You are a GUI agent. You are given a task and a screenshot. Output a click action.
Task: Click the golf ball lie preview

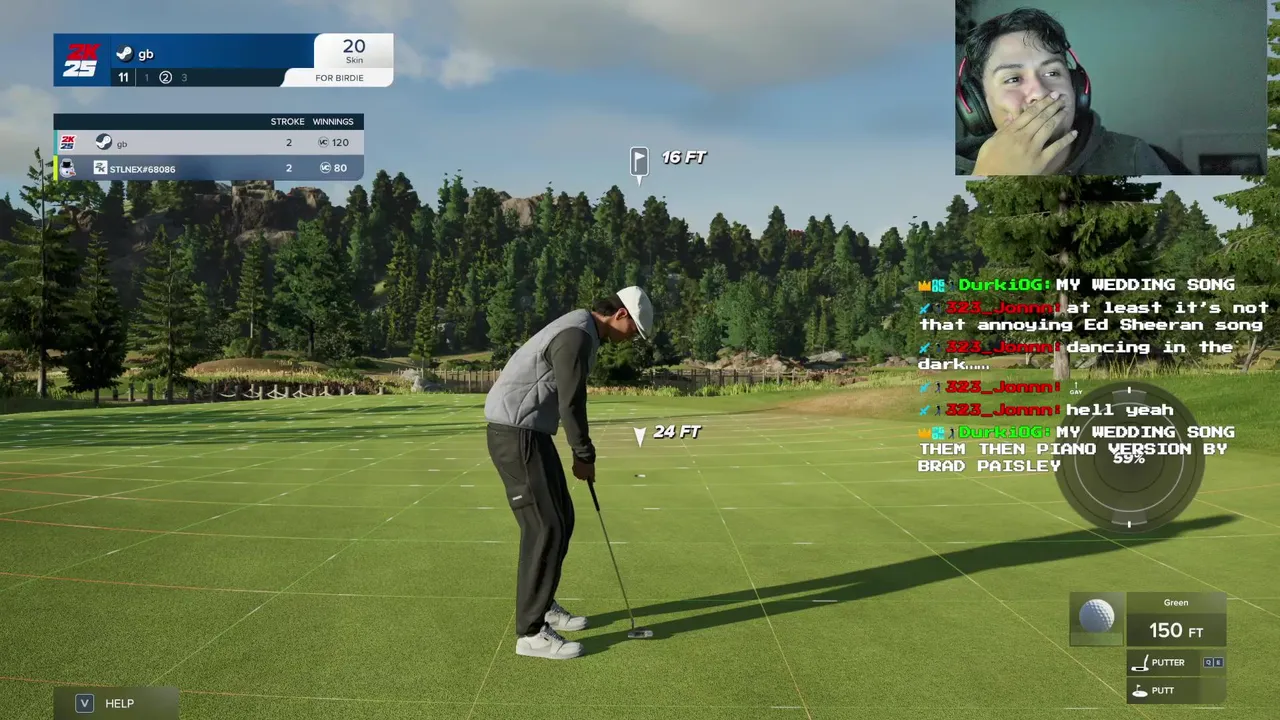1097,617
